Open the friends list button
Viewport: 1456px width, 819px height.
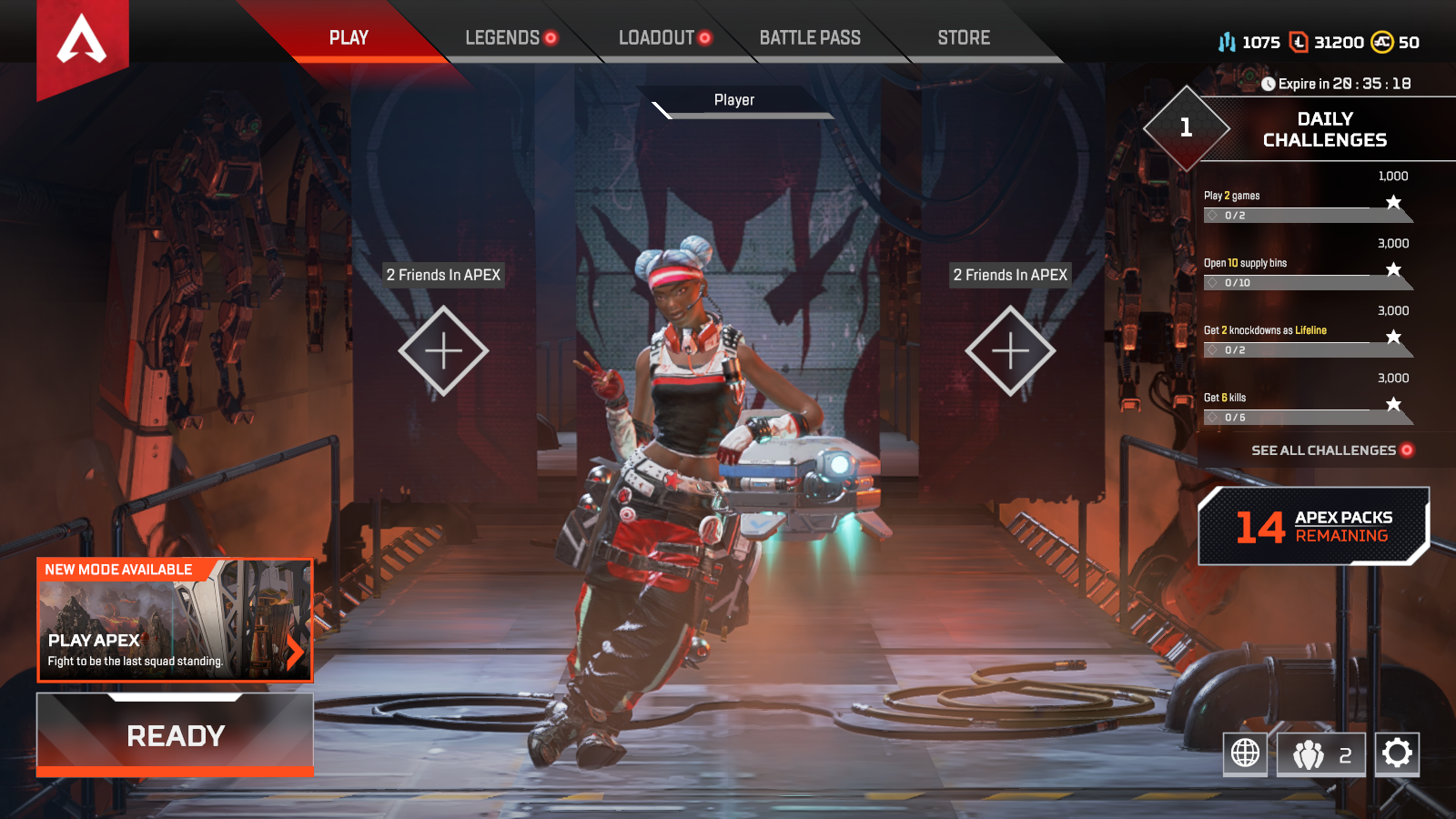1321,754
